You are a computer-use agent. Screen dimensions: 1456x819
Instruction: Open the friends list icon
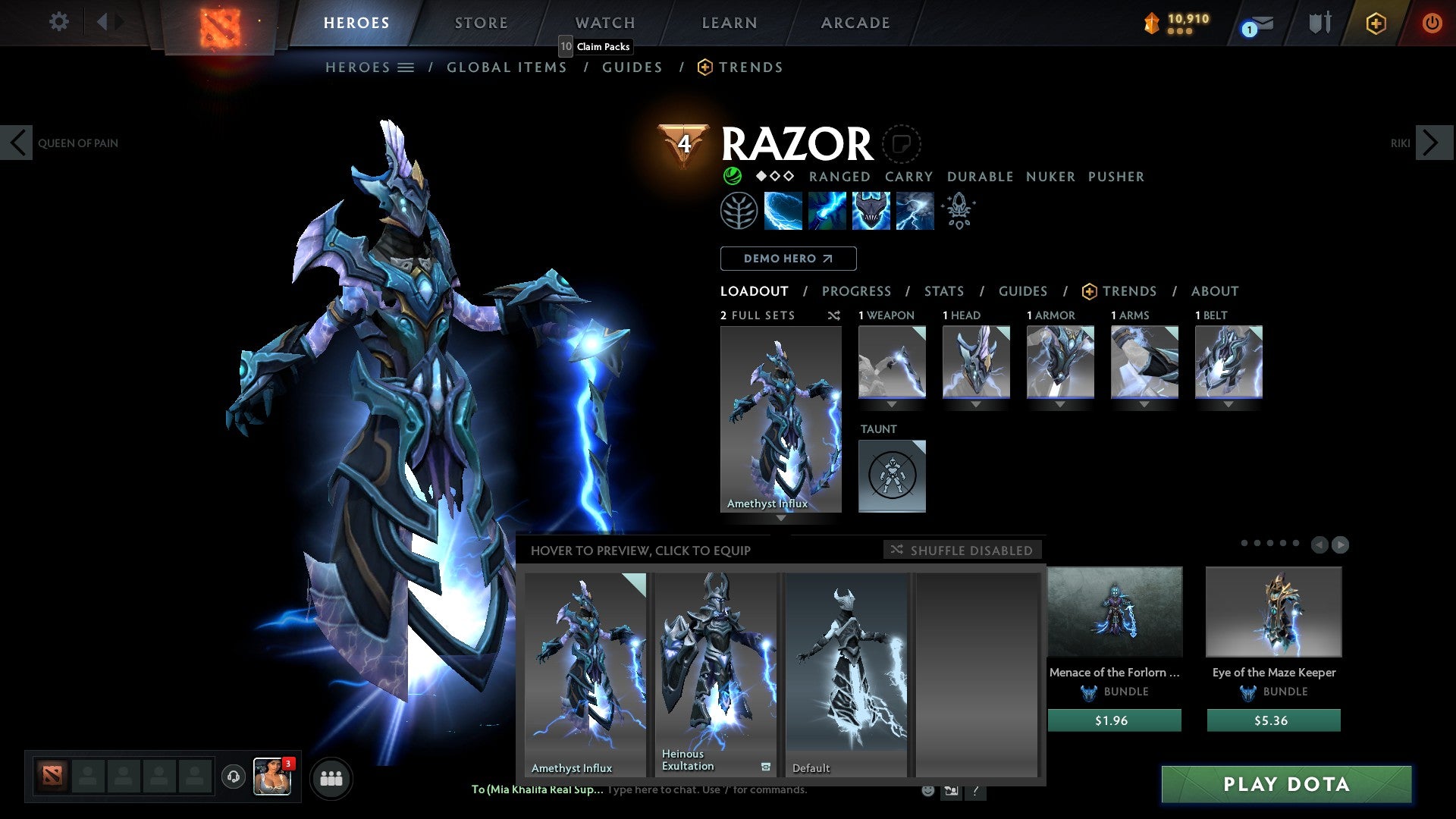pos(331,777)
